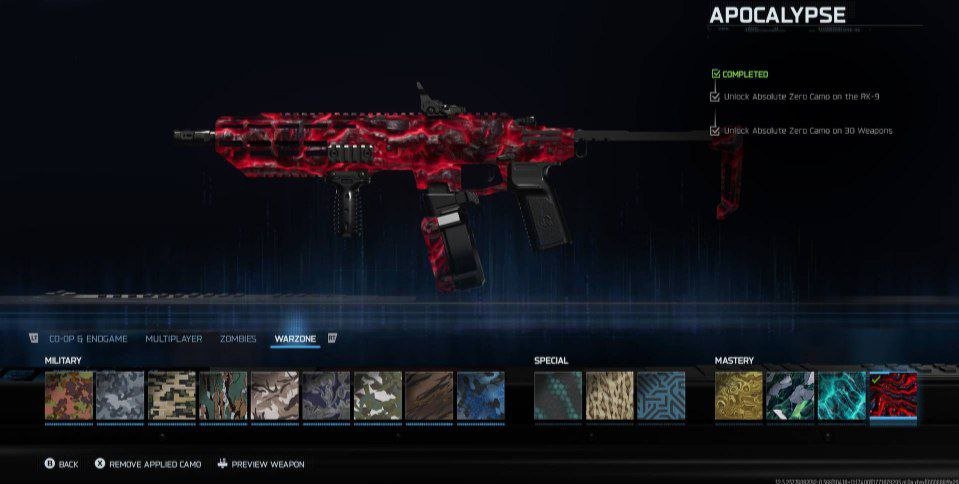Go back using the Back button
The width and height of the screenshot is (959, 484).
coord(61,464)
